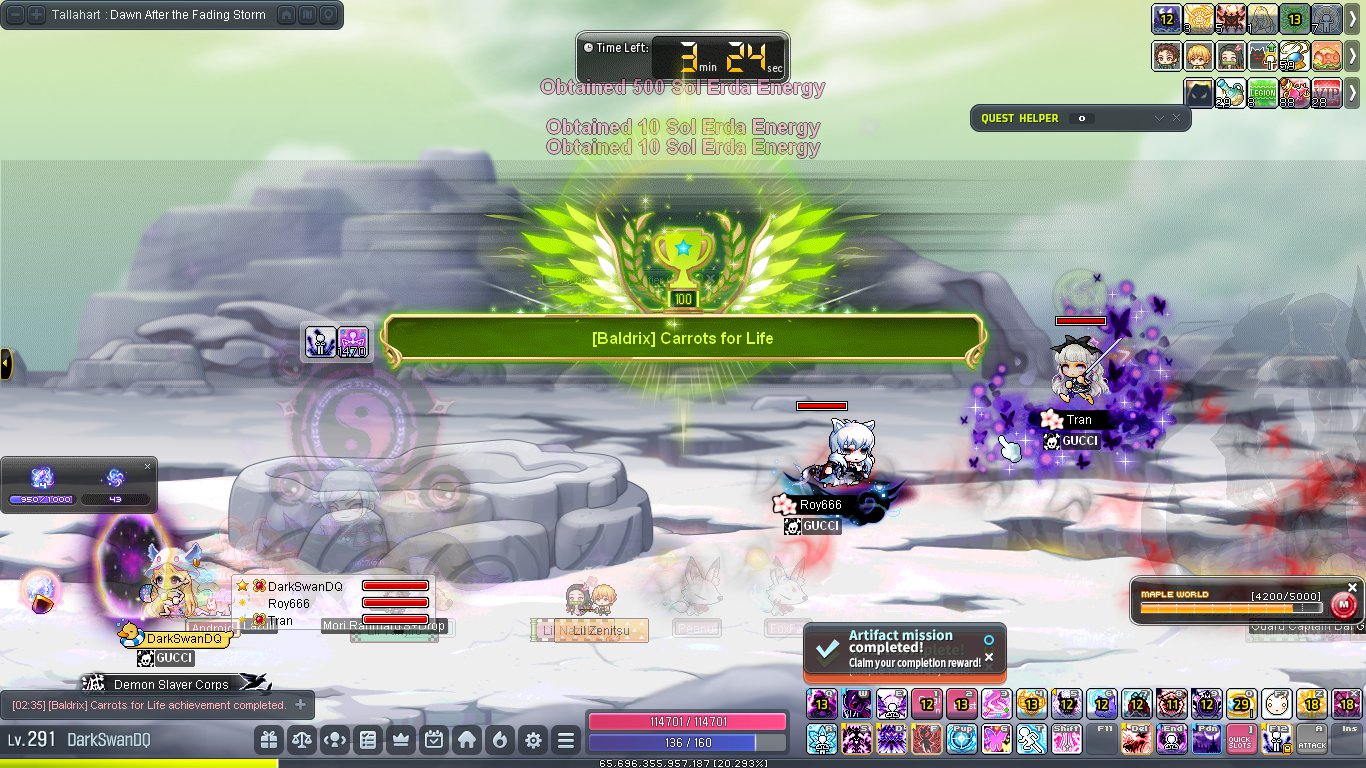Click the Attack quickslot button
Viewport: 1366px width, 768px height.
[x=1312, y=739]
